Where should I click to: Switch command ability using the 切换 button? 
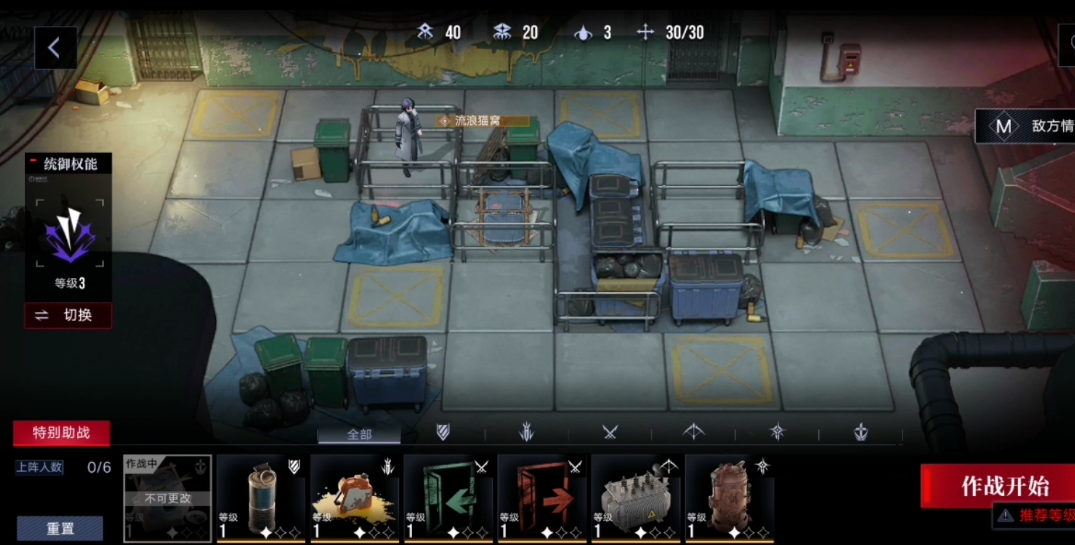pos(68,315)
